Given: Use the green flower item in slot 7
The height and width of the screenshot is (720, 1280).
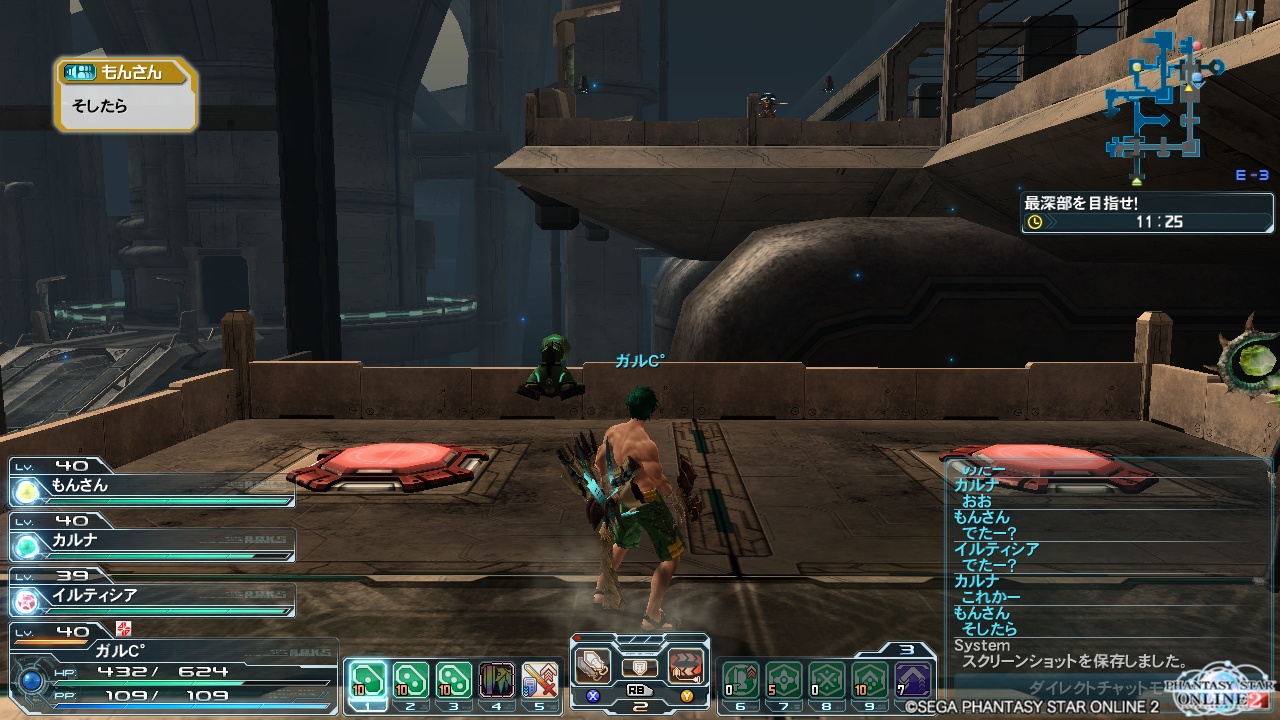Looking at the screenshot, I should pos(784,680).
